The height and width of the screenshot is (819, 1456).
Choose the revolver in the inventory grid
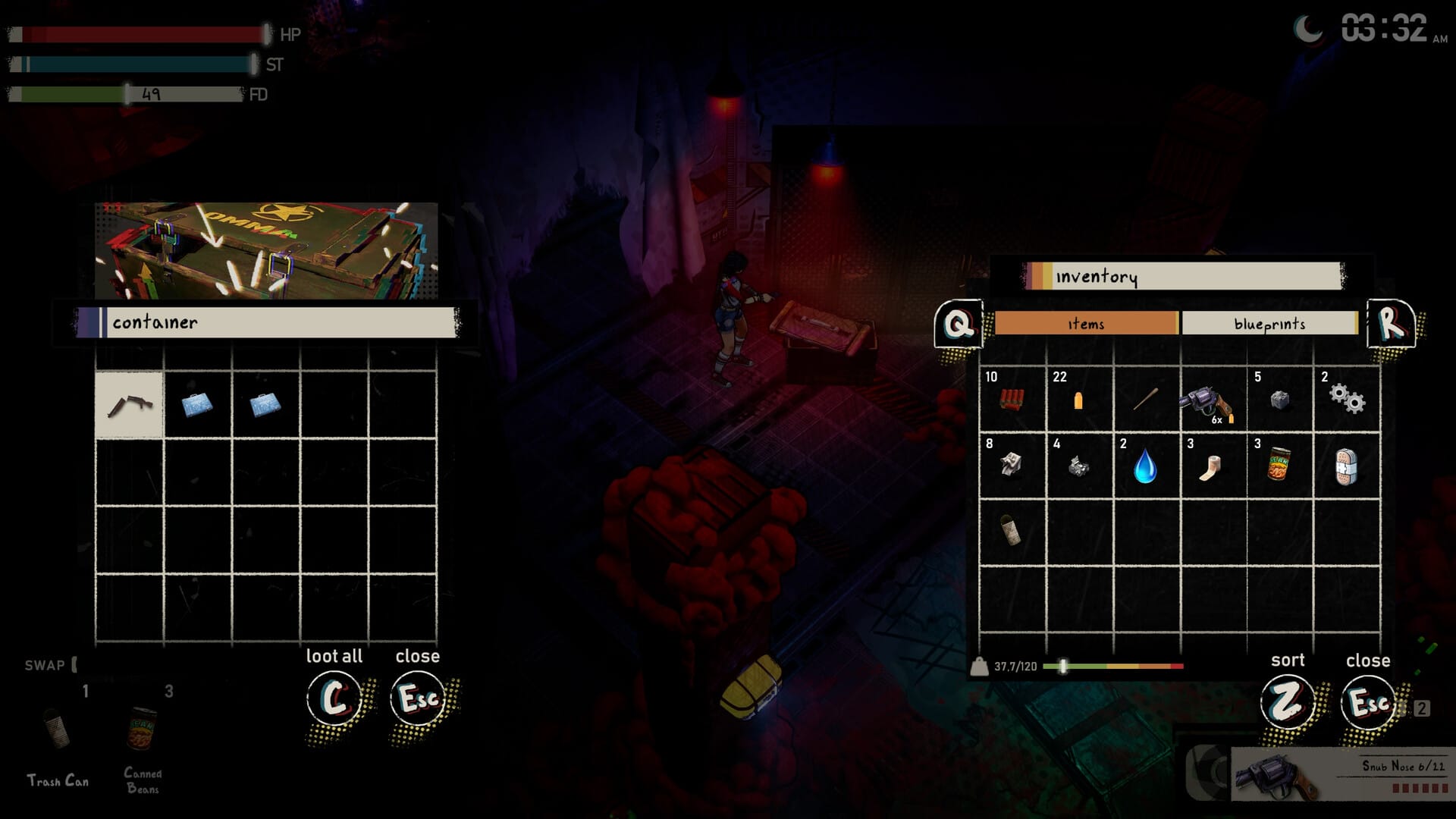tap(1212, 400)
